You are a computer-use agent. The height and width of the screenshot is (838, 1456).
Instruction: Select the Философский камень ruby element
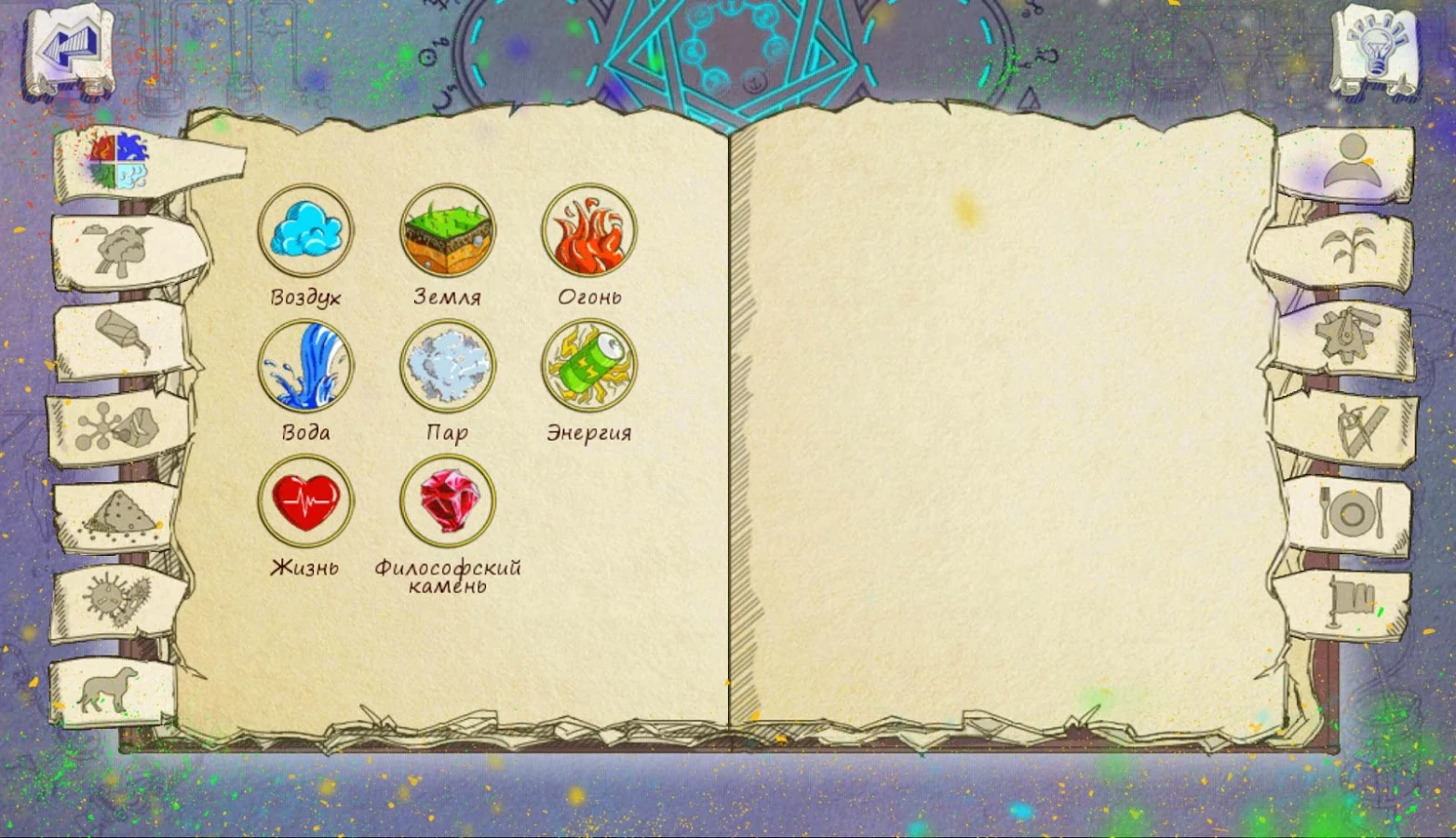pyautogui.click(x=448, y=501)
